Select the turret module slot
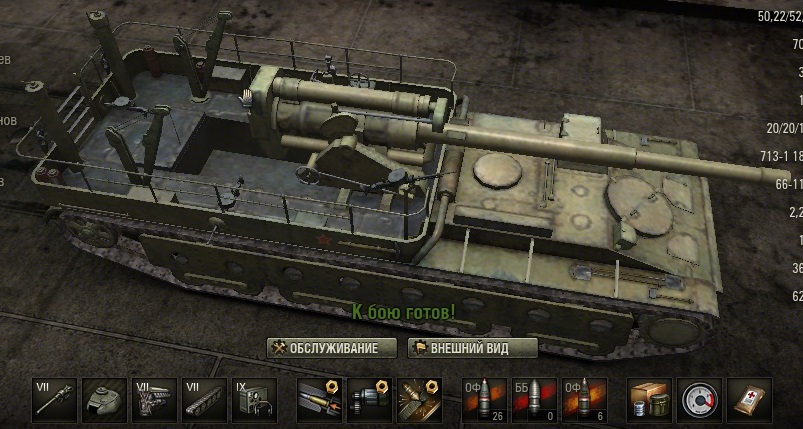This screenshot has width=803, height=429. pyautogui.click(x=104, y=400)
